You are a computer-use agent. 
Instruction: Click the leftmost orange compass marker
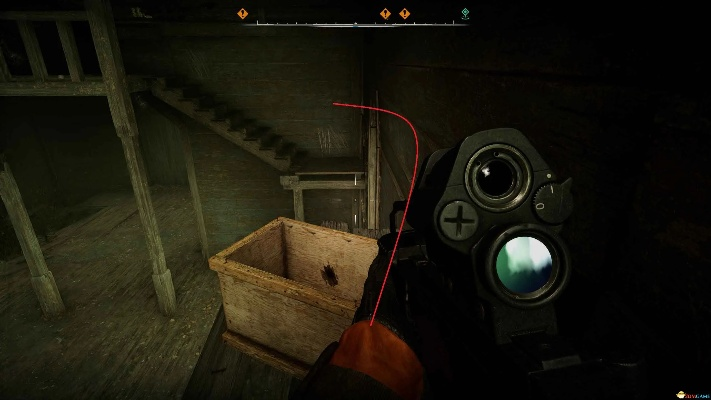coord(243,13)
